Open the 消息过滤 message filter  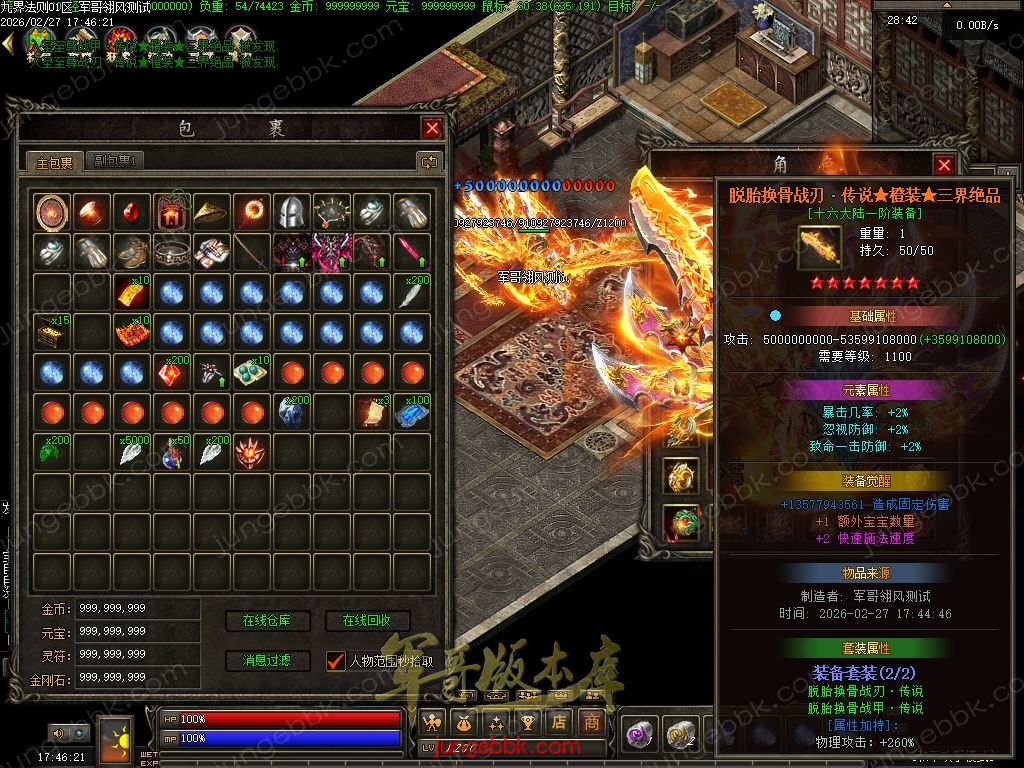(x=267, y=661)
